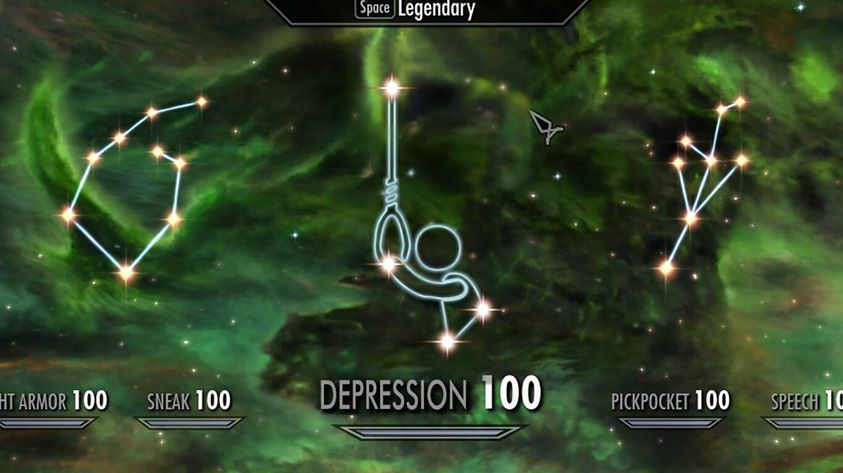Screen dimensions: 843x473
Task: View the Pickpocket constellation perk tree
Action: 704,182
